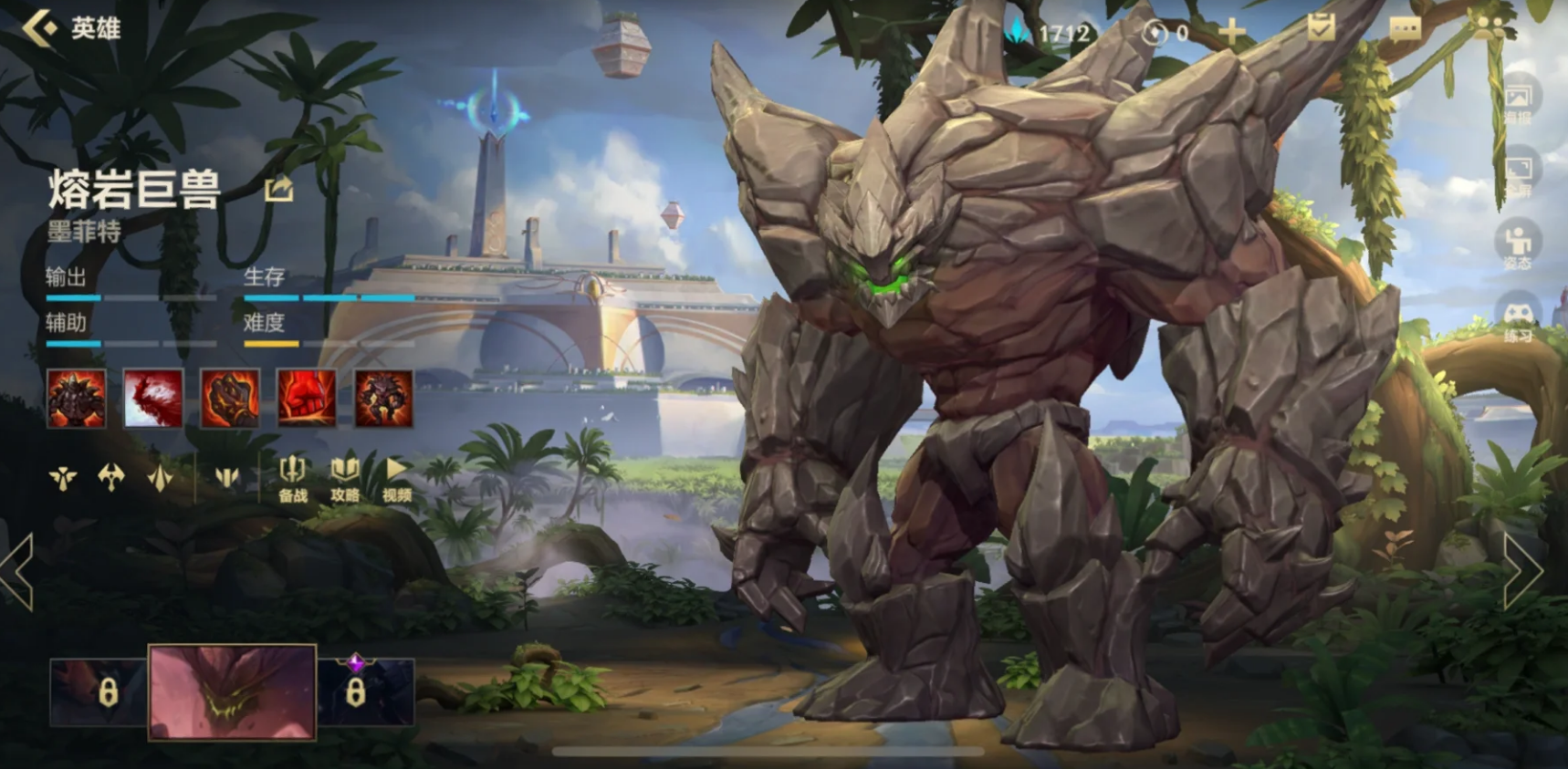1568x769 pixels.
Task: Play the 视频 hero video
Action: pos(397,478)
